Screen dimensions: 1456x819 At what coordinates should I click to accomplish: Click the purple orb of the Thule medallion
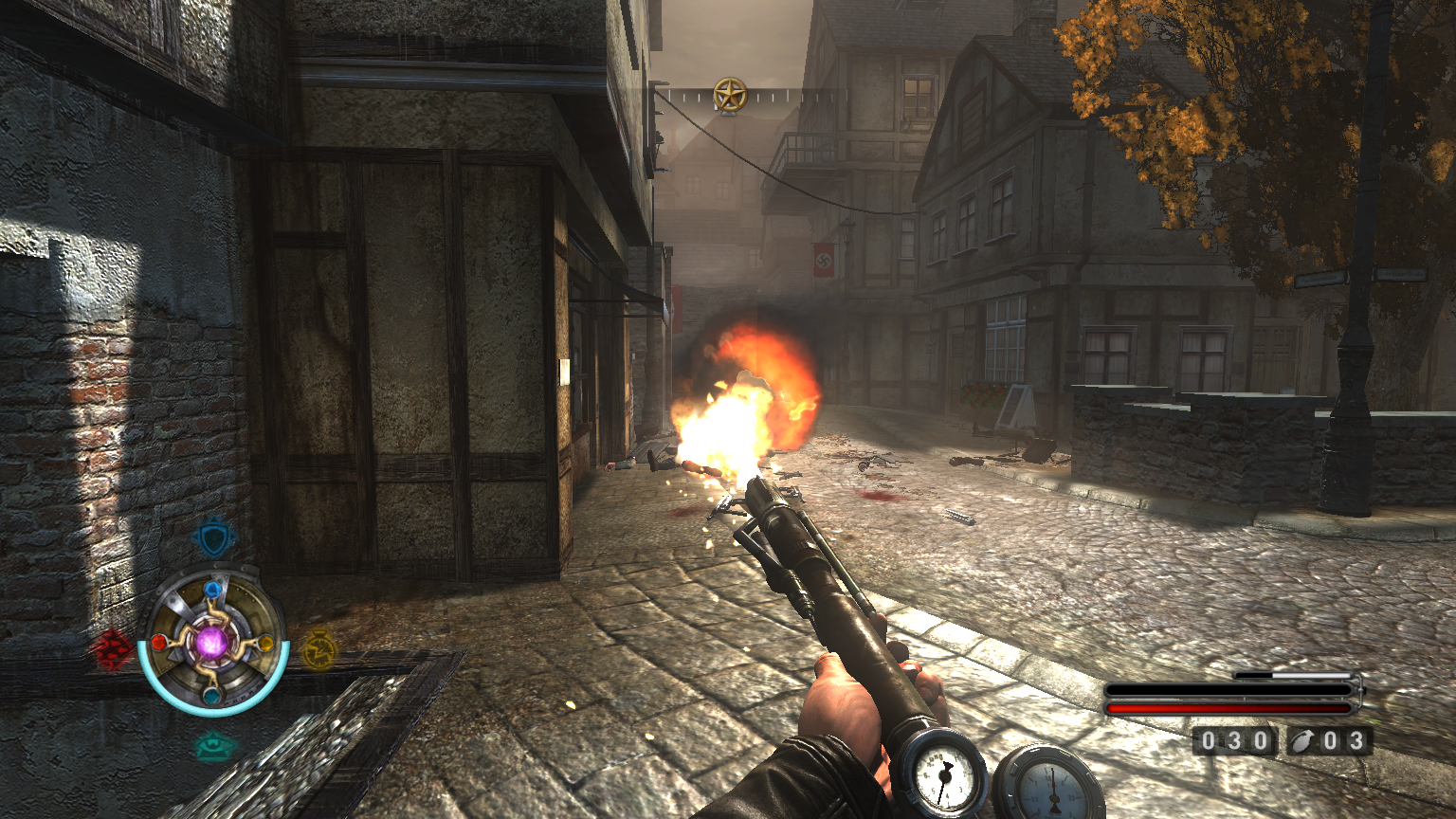tap(211, 643)
